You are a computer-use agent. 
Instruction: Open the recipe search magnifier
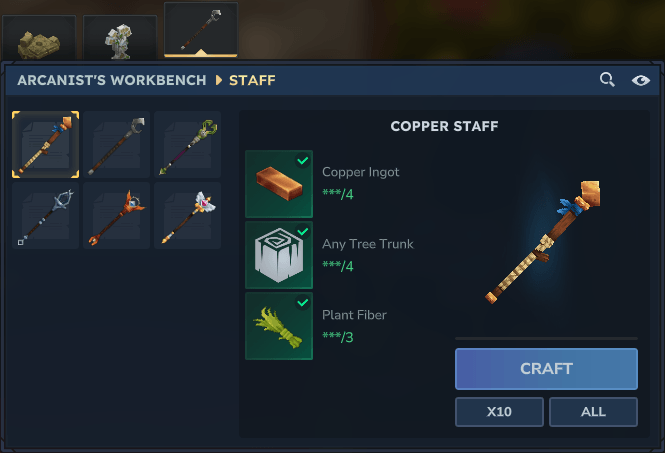(607, 80)
